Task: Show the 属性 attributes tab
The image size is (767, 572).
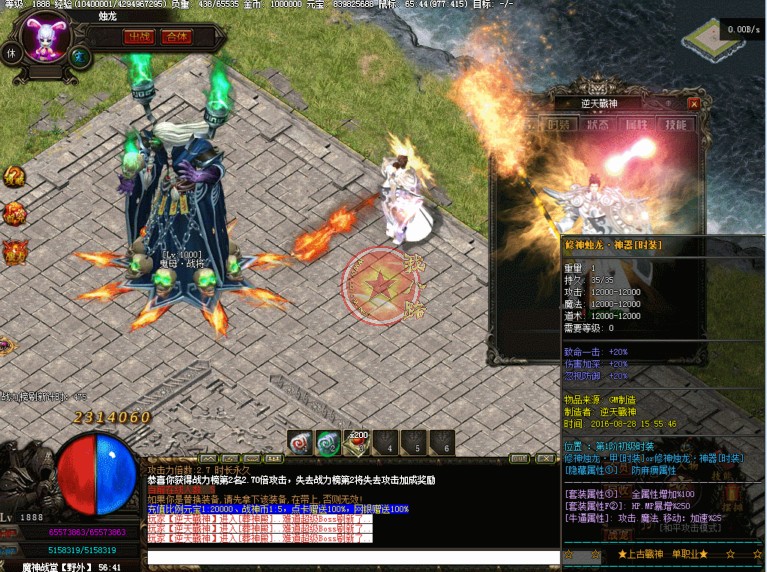Action: point(636,125)
